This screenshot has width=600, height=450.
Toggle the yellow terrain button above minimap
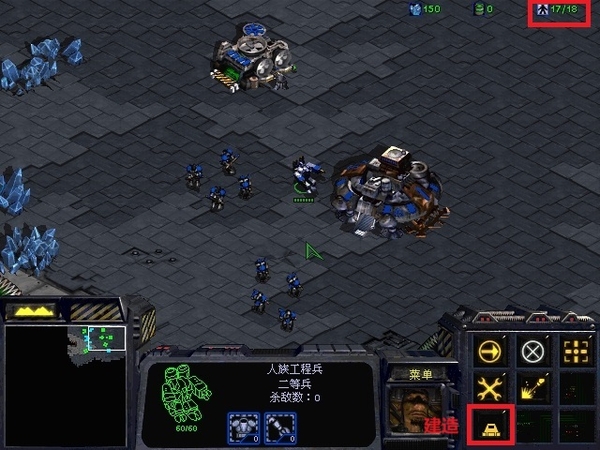[x=32, y=312]
